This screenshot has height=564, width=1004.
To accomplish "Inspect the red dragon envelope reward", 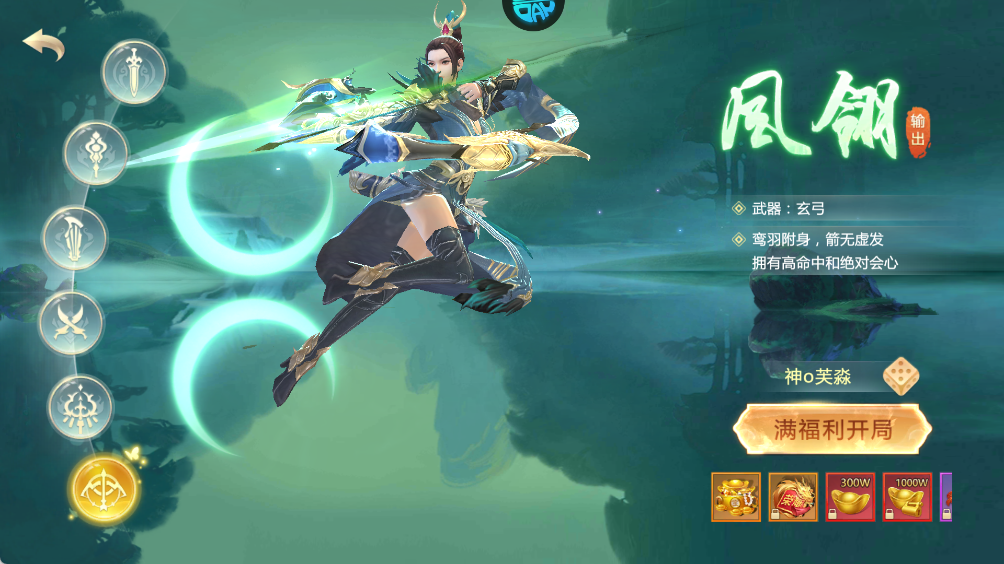I will pyautogui.click(x=793, y=497).
